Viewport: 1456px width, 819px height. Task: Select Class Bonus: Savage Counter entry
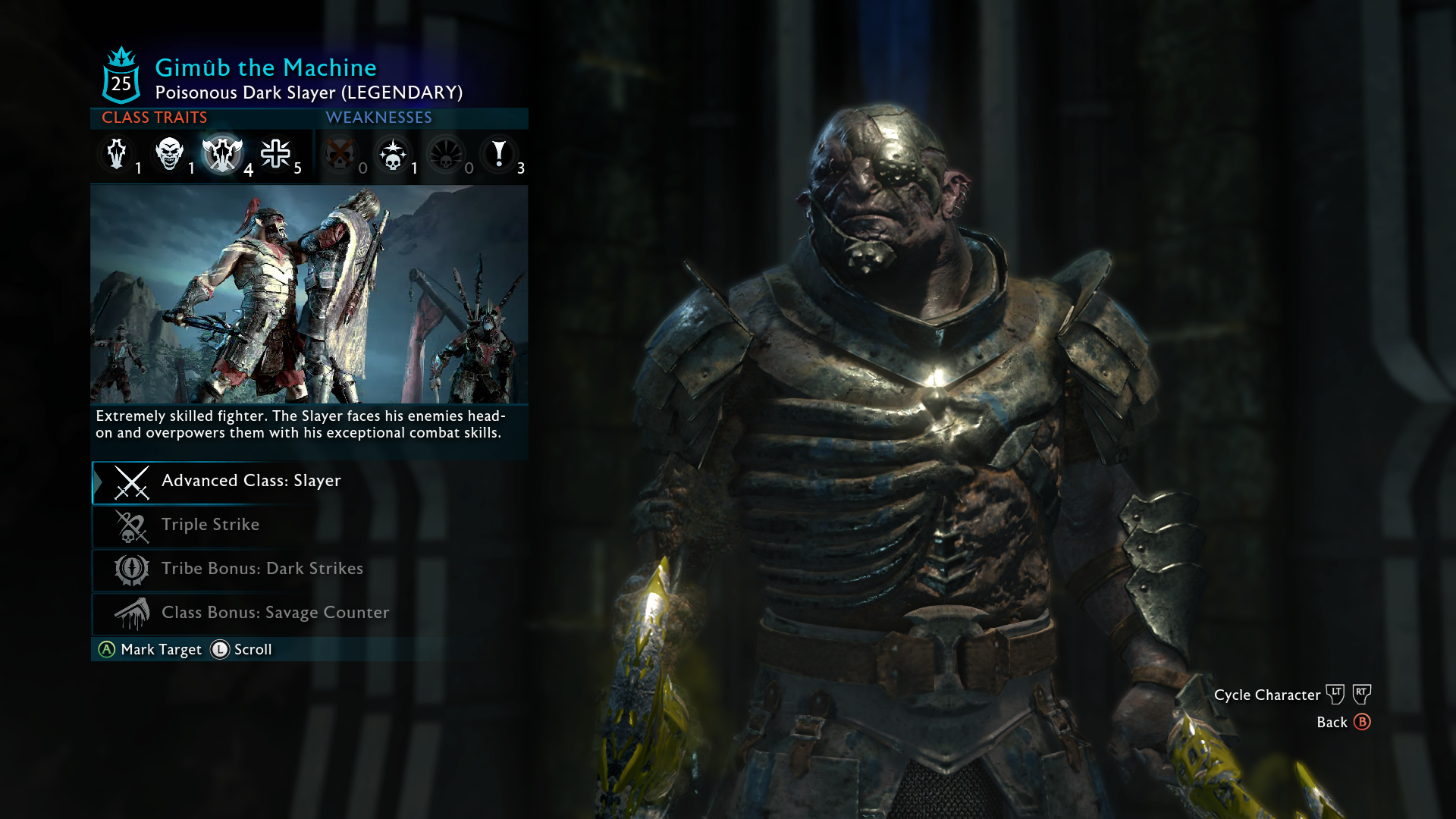(275, 613)
